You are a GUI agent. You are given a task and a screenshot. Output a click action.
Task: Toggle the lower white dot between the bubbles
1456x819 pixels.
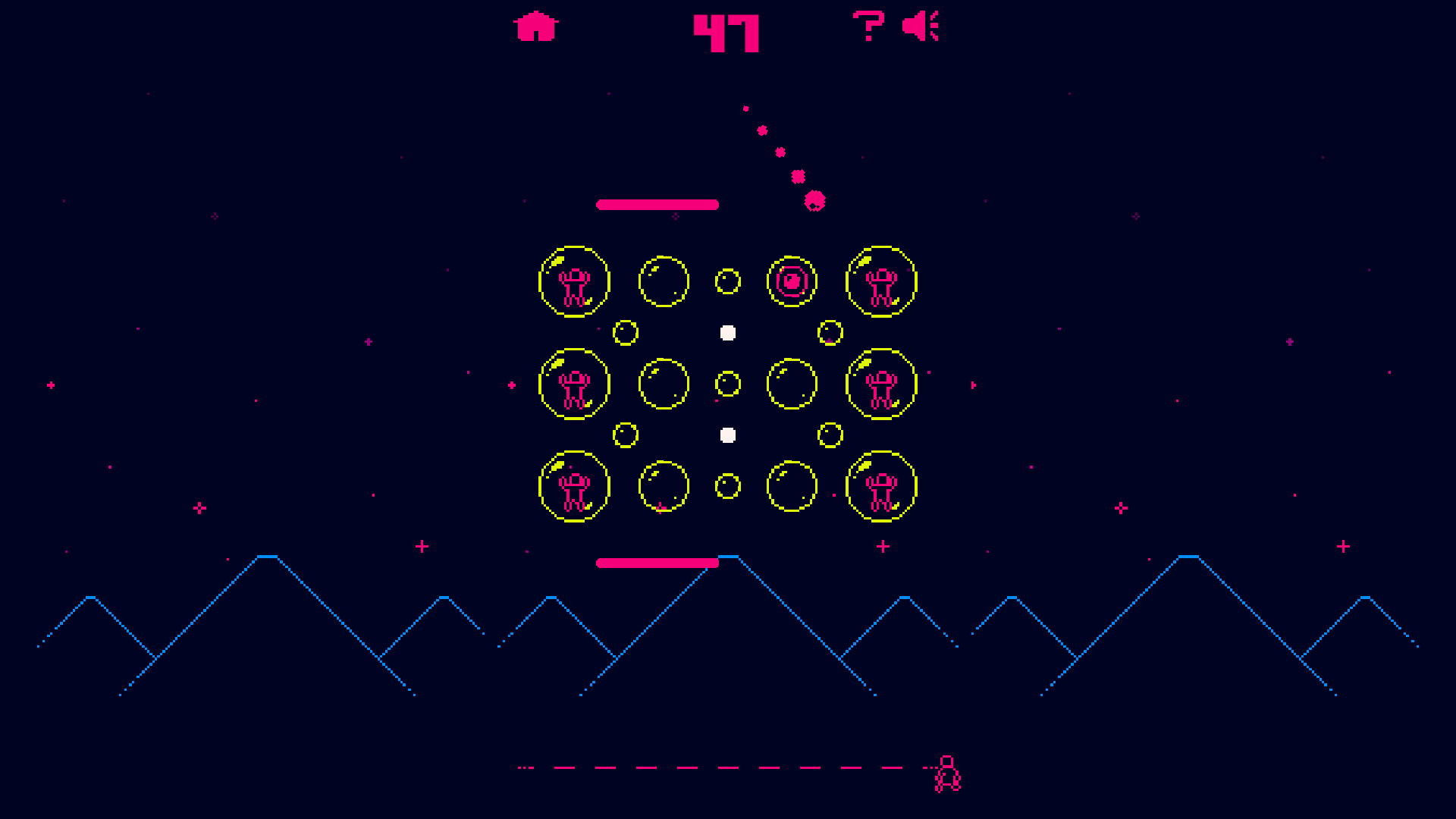(729, 434)
